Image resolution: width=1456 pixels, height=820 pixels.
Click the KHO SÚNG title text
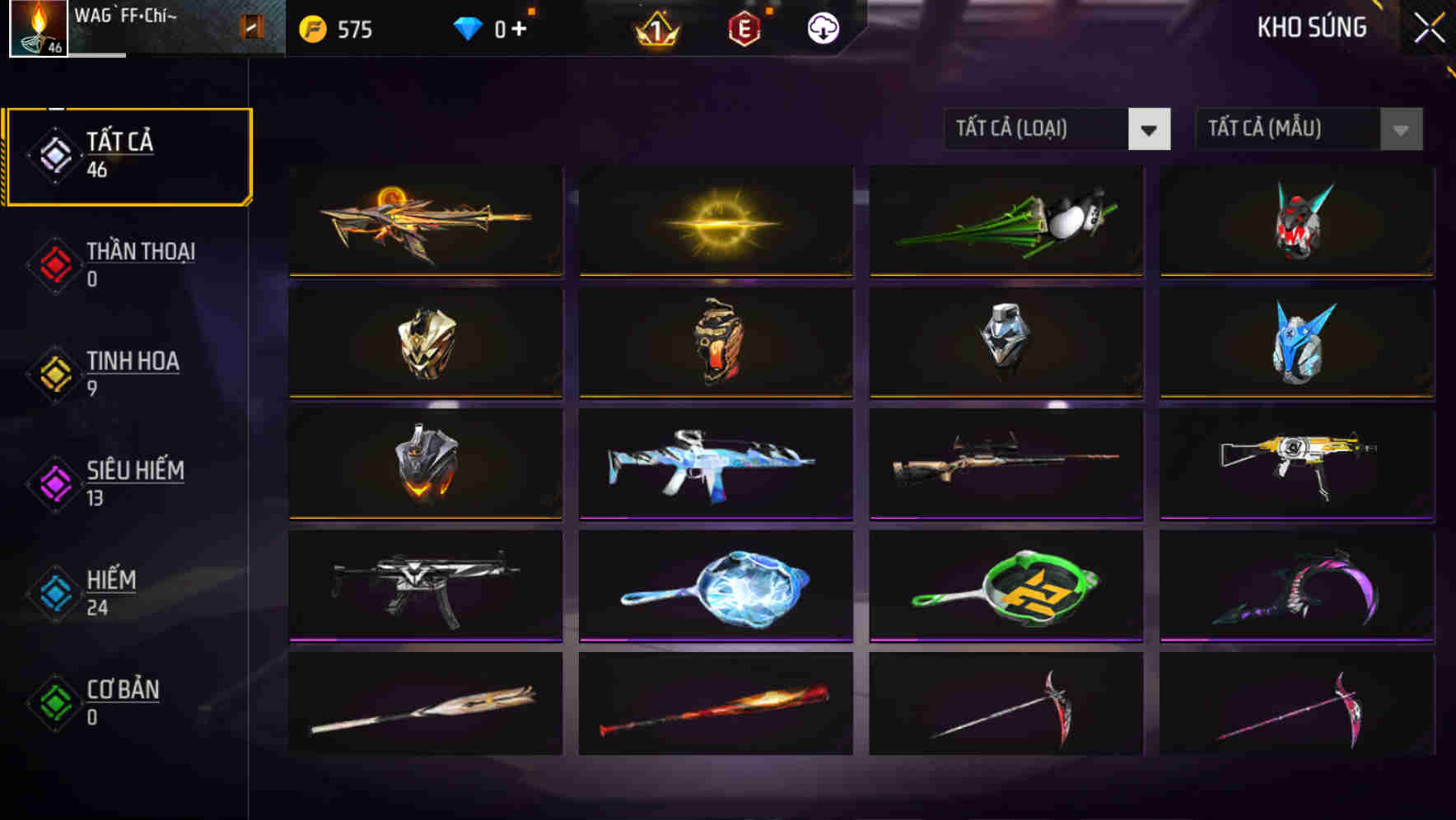[x=1313, y=27]
